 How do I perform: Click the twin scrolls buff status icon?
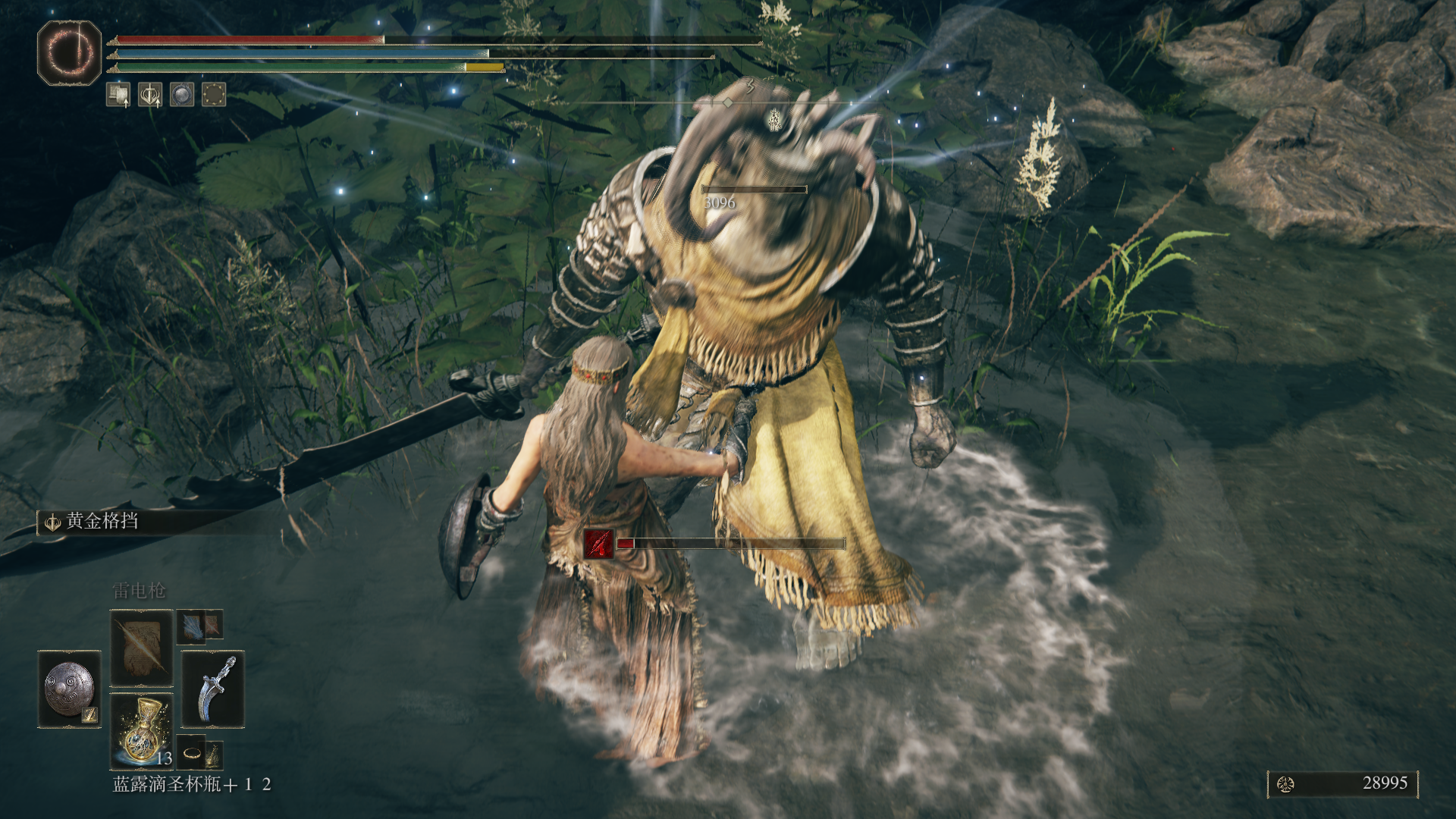pos(118,95)
